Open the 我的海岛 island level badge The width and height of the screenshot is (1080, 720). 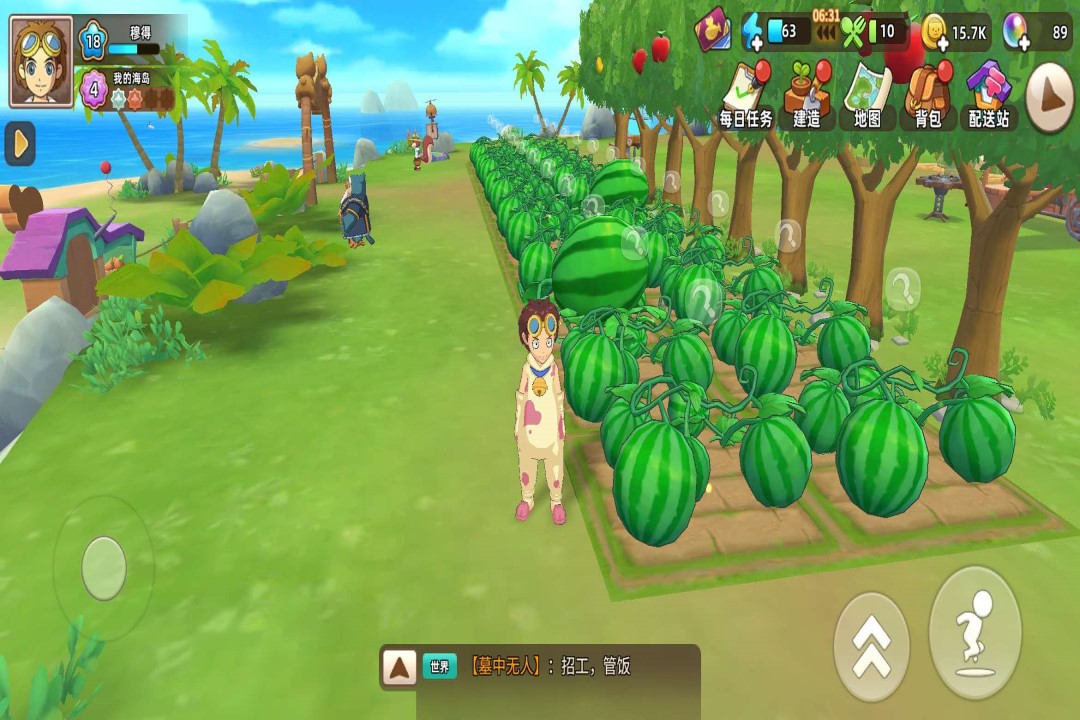[92, 88]
